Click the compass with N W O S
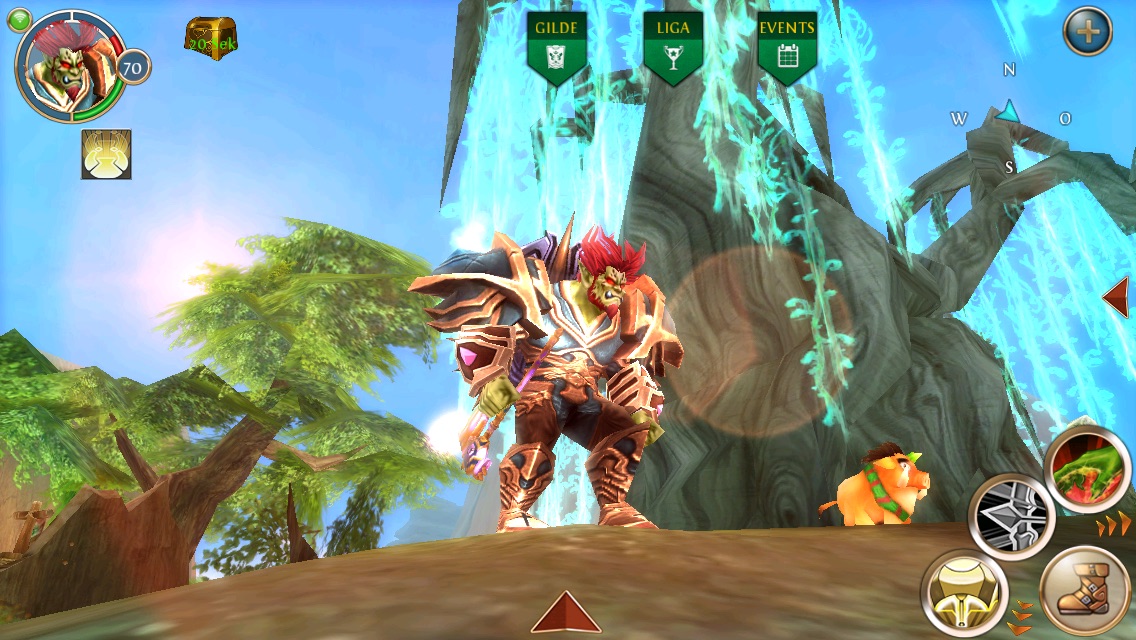The height and width of the screenshot is (640, 1136). (1010, 117)
